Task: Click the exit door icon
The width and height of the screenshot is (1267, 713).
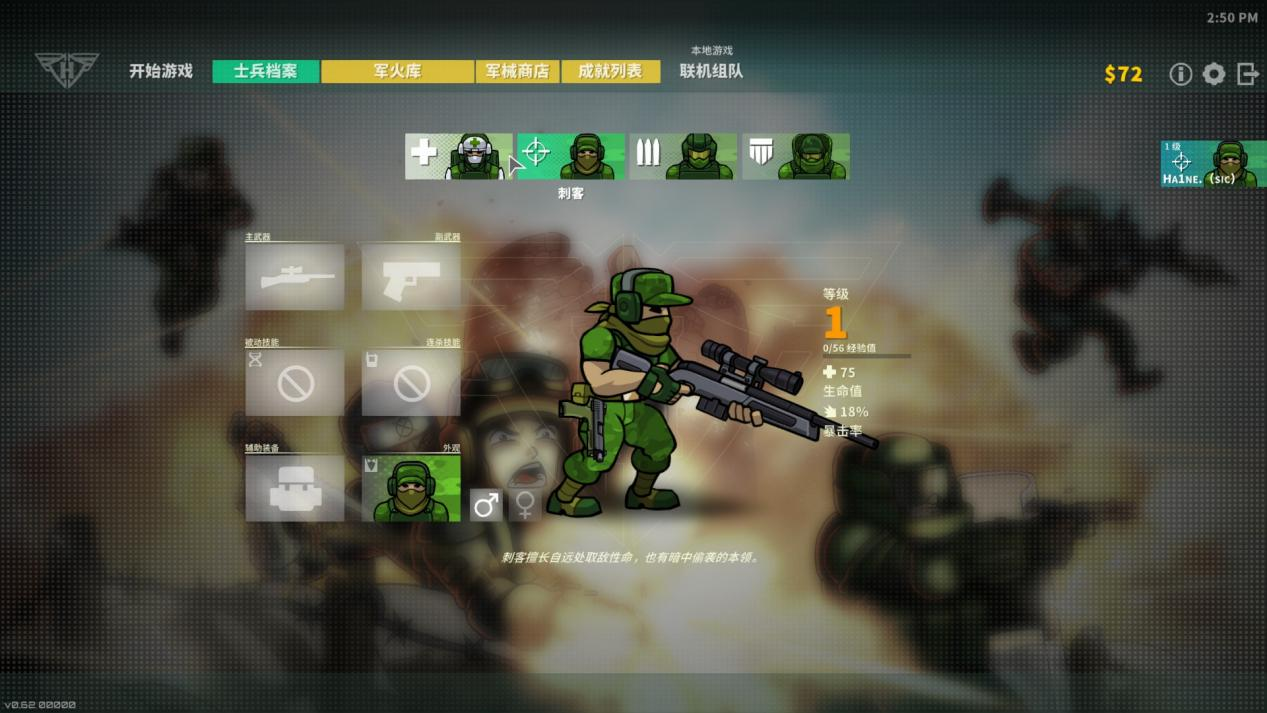Action: point(1247,74)
